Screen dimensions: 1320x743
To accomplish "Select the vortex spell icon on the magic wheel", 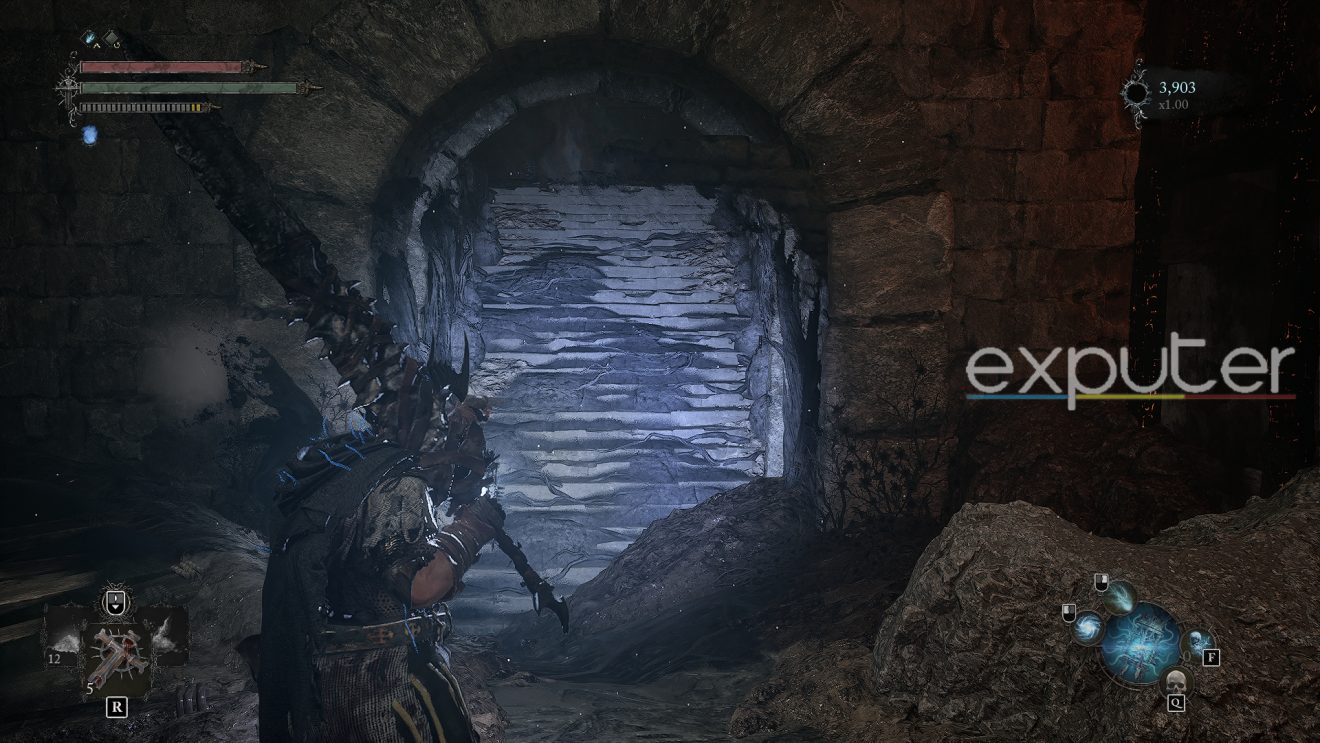I will click(1087, 626).
